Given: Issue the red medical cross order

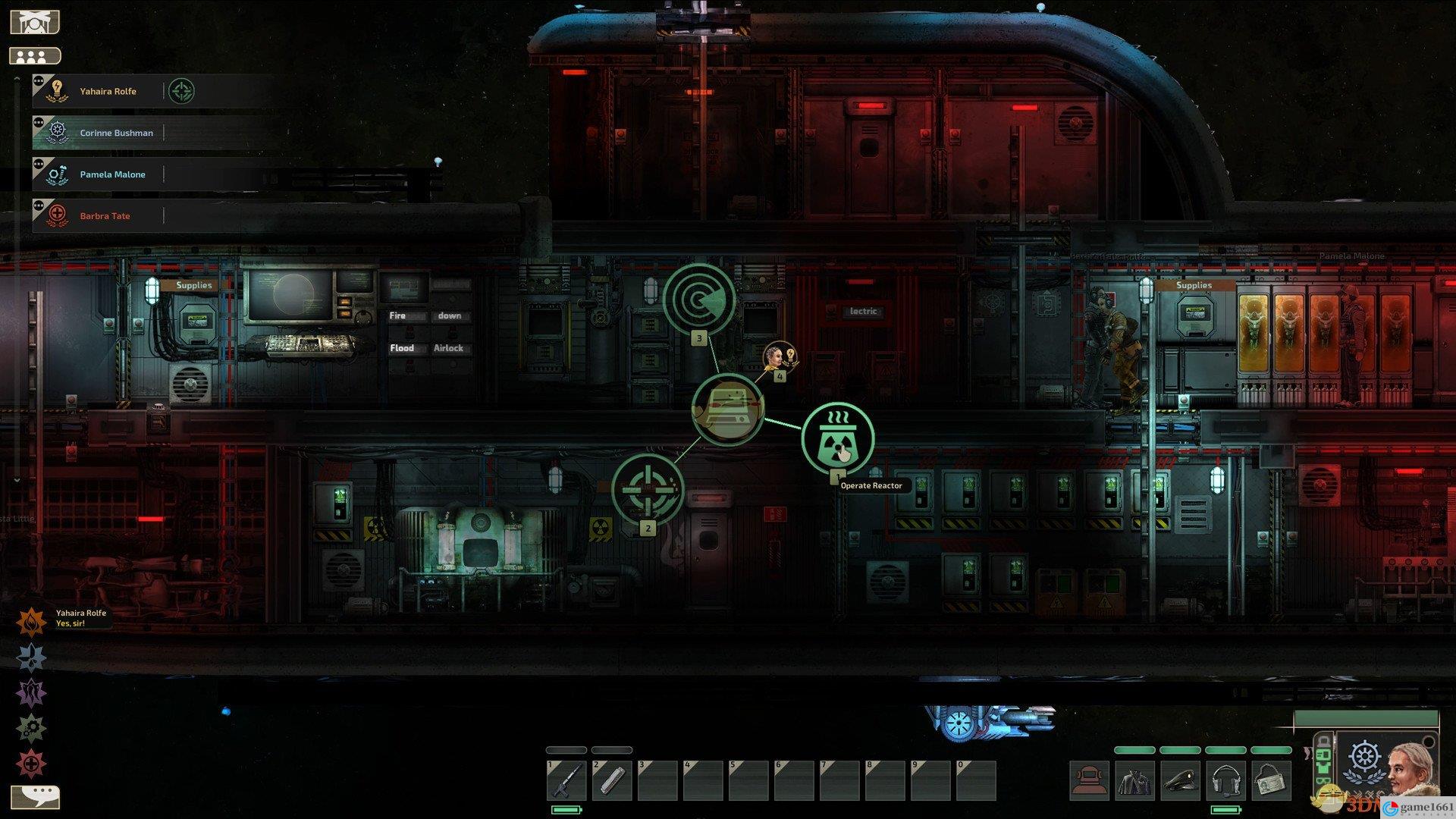Looking at the screenshot, I should pos(31,764).
